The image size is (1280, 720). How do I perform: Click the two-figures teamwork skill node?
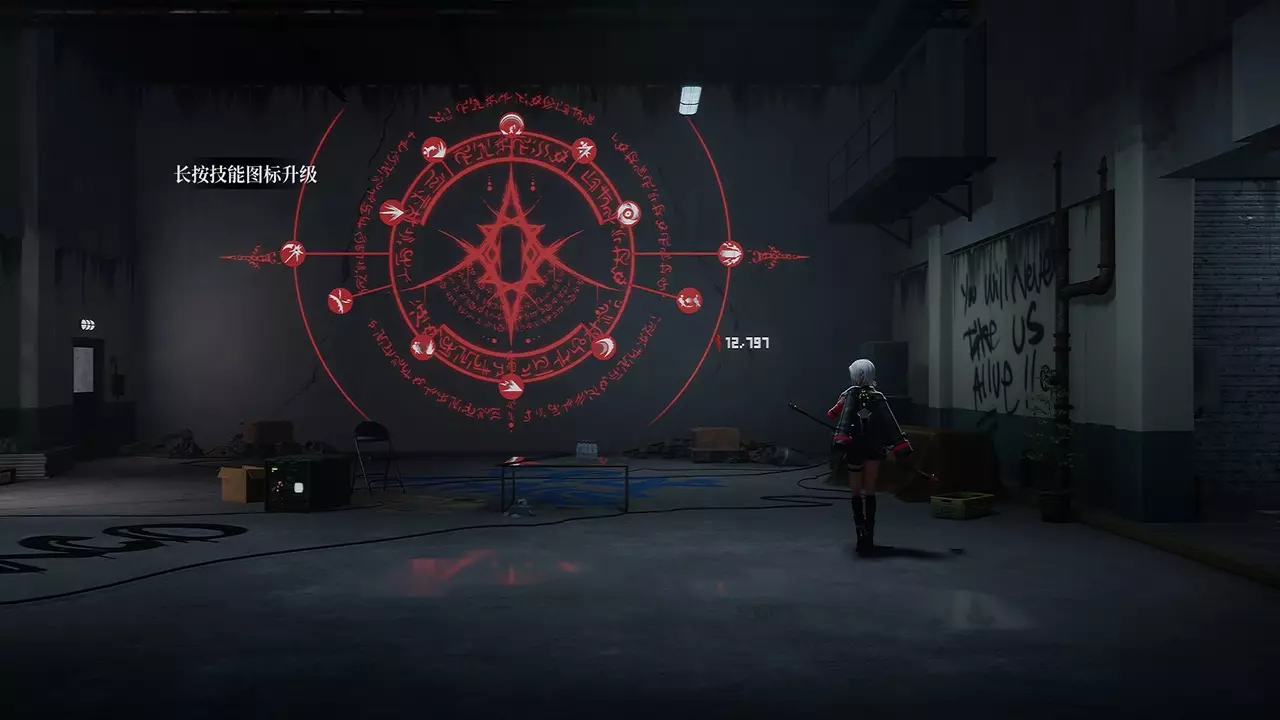(x=688, y=298)
